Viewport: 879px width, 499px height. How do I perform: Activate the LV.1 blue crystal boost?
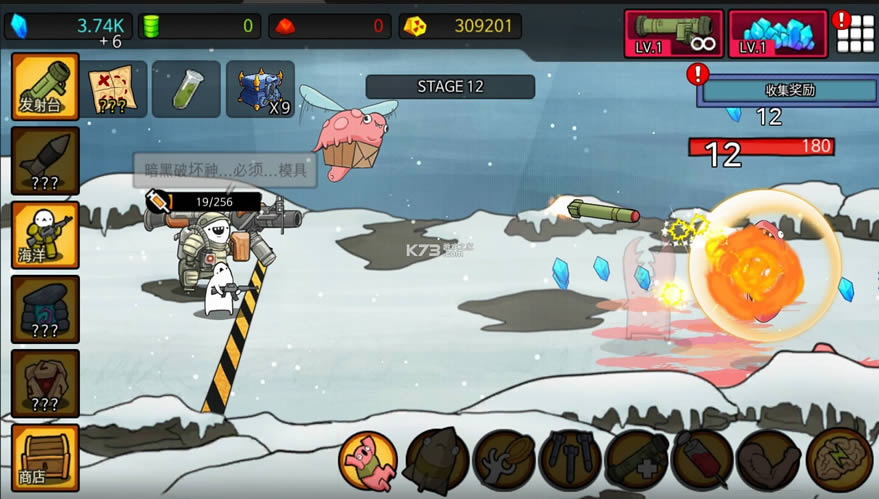(778, 33)
